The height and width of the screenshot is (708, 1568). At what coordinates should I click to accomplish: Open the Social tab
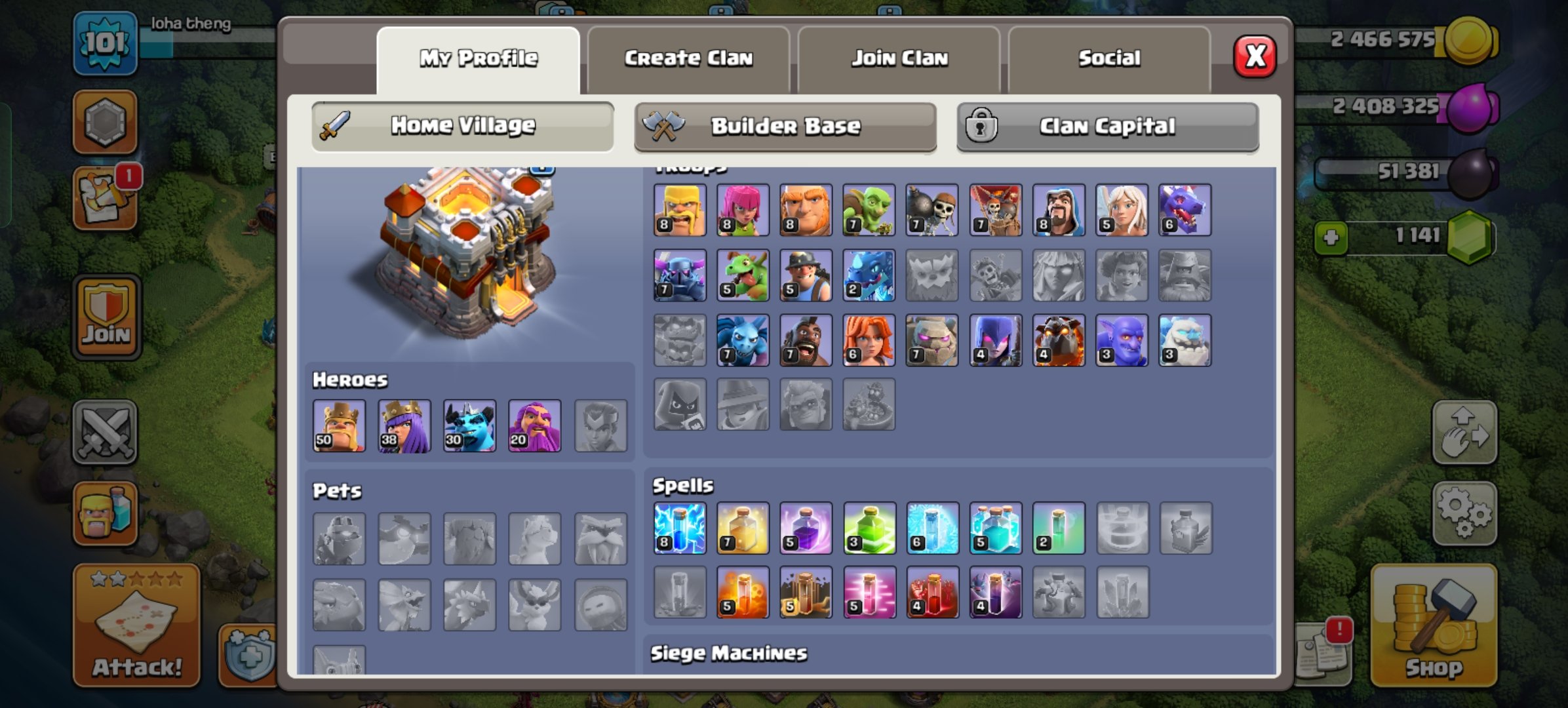tap(1109, 58)
